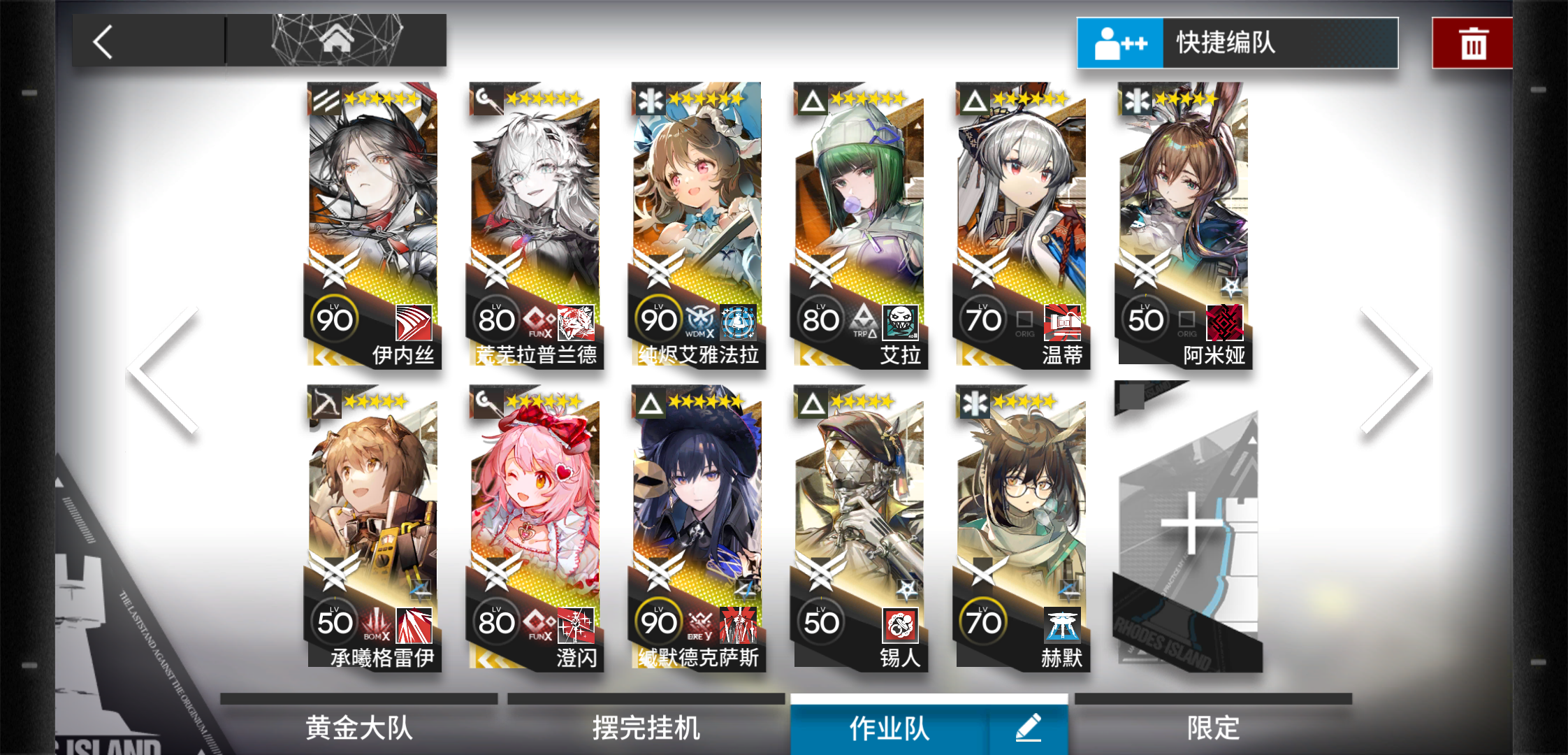Switch to the 限定 squad tab
Viewport: 1568px width, 755px height.
1213,728
